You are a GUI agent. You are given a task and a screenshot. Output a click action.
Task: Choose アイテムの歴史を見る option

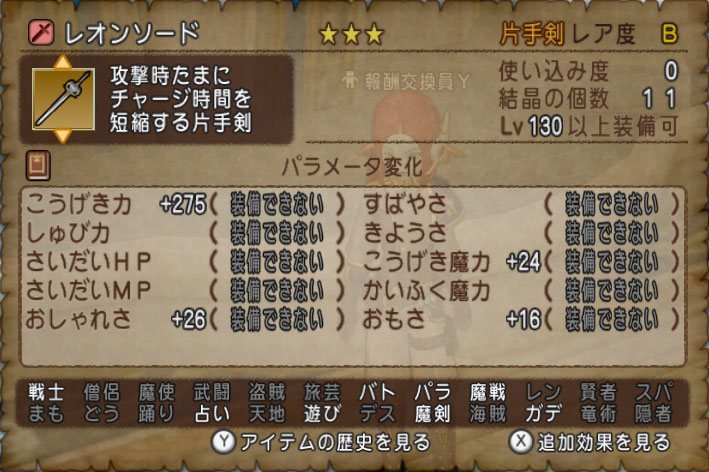(x=320, y=442)
